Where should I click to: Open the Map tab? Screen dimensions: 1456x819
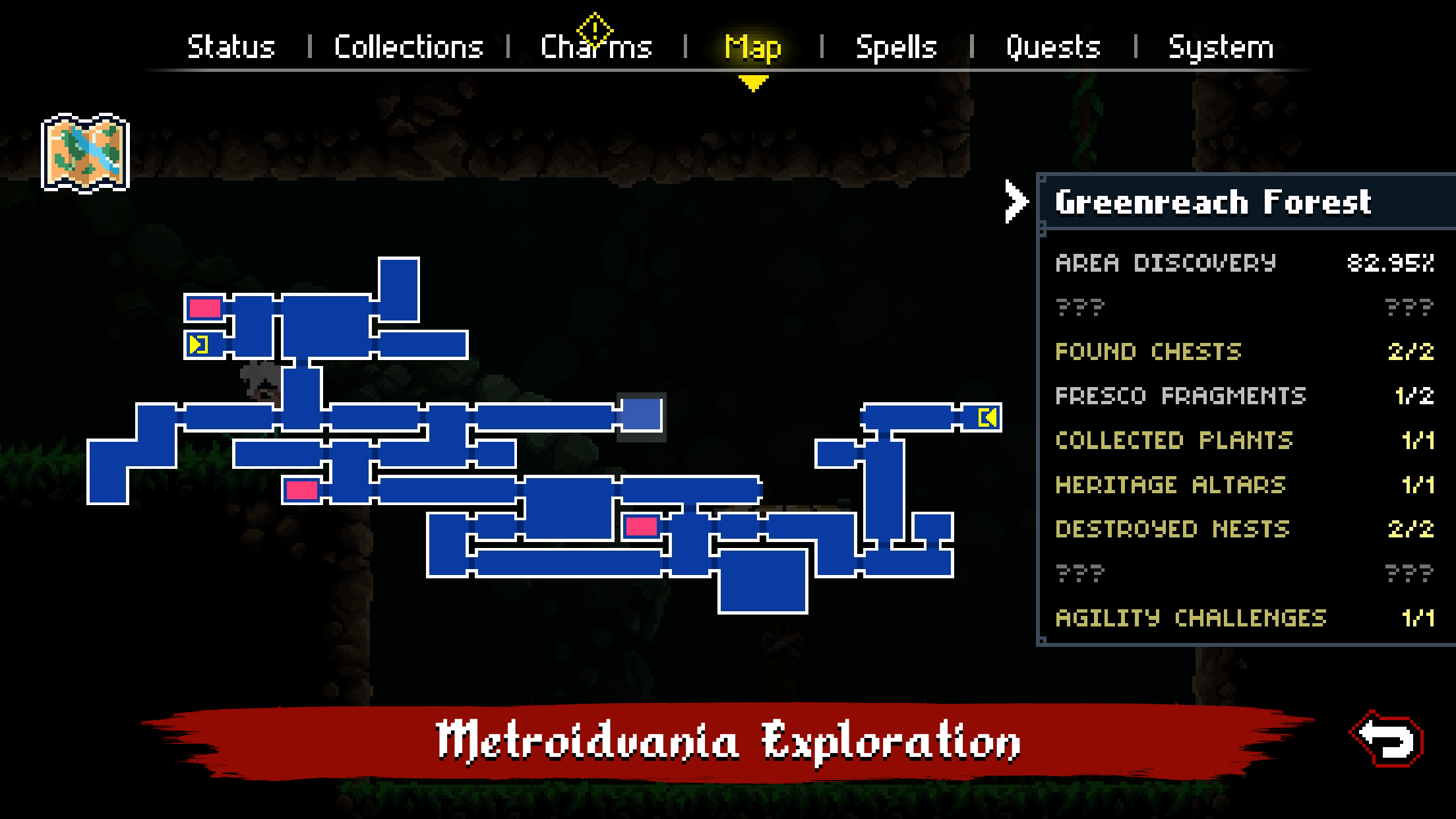pos(752,46)
